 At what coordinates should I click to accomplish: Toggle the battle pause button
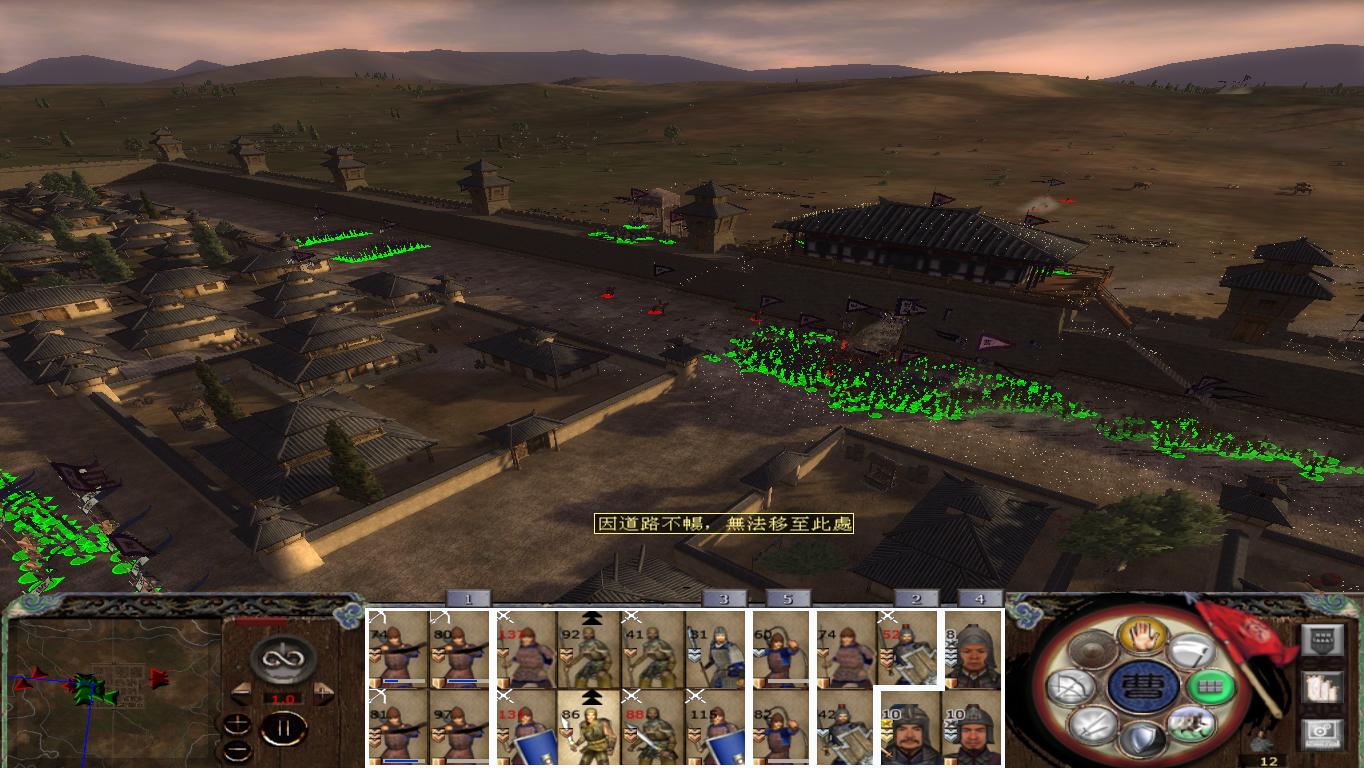point(284,728)
